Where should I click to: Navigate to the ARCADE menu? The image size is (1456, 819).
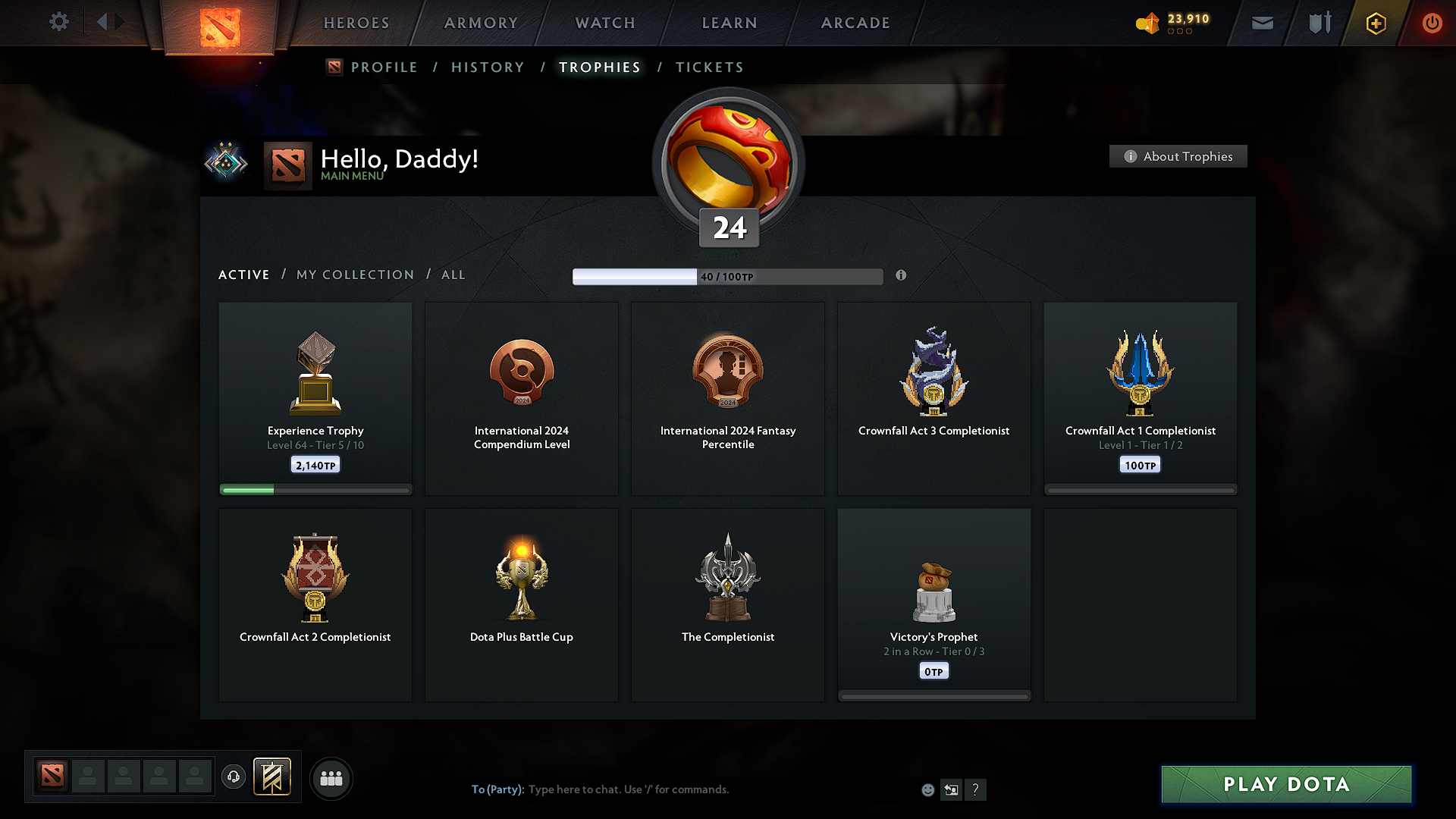point(855,23)
